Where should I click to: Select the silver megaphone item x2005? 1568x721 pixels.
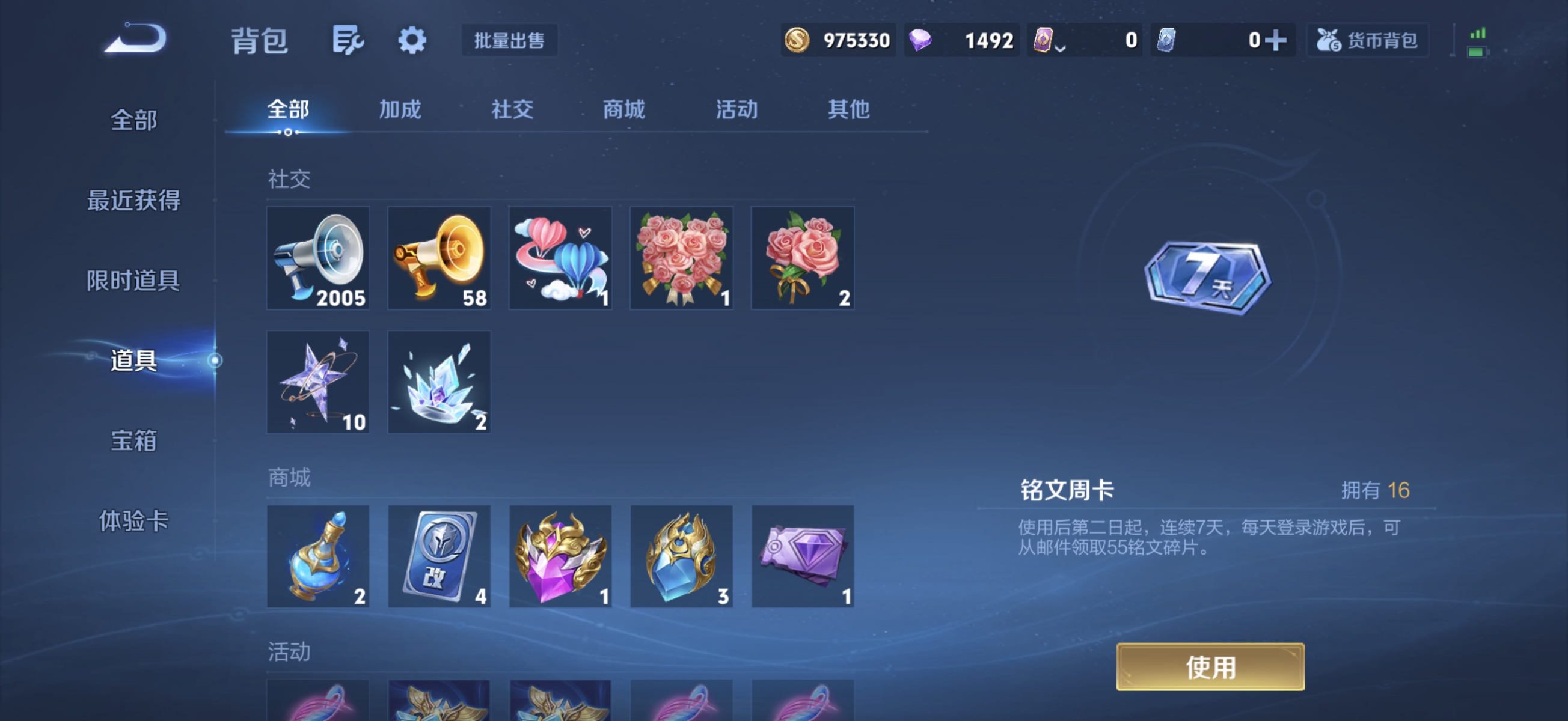pos(317,258)
